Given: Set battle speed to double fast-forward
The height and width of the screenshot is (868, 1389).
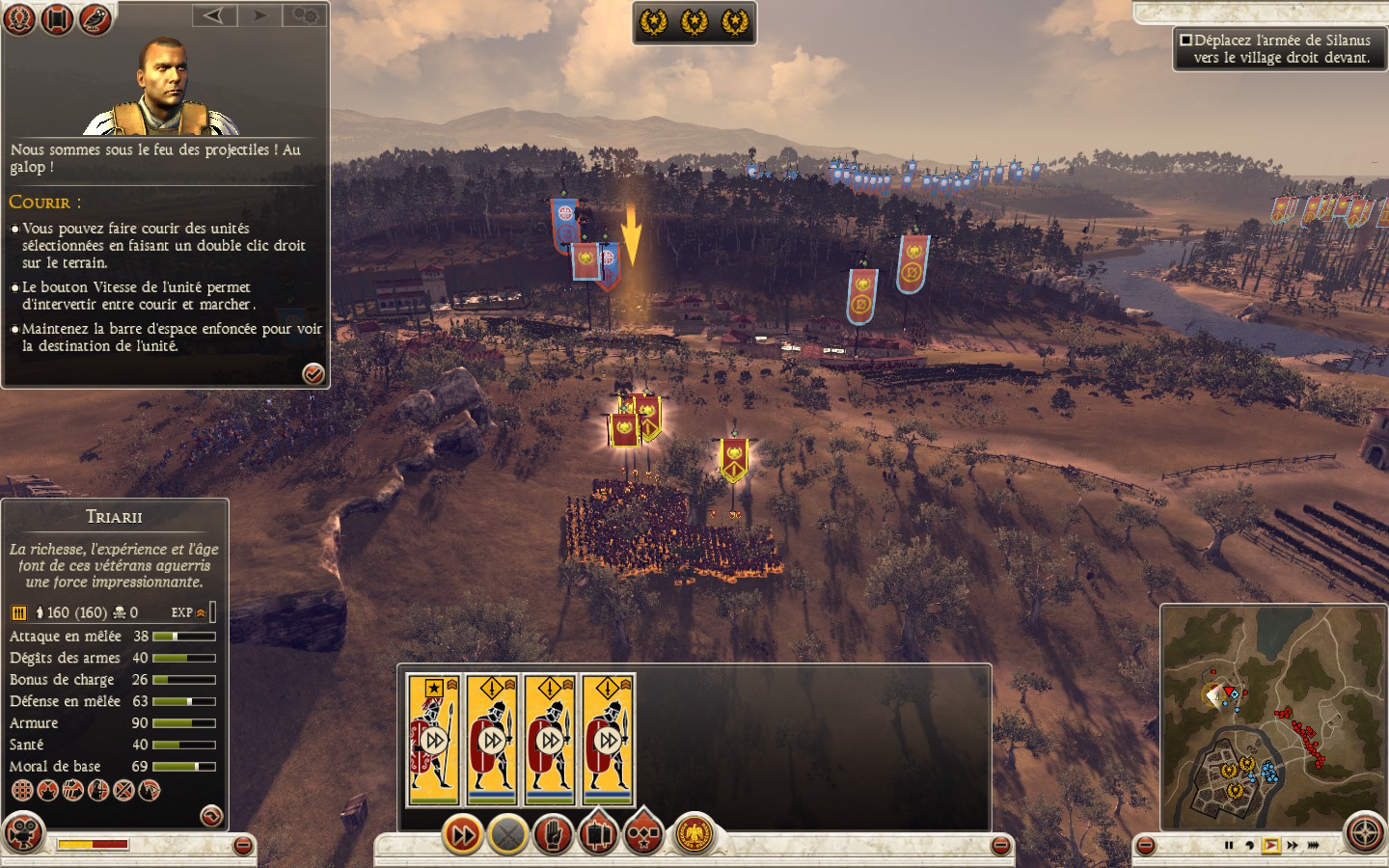Looking at the screenshot, I should (x=1293, y=846).
